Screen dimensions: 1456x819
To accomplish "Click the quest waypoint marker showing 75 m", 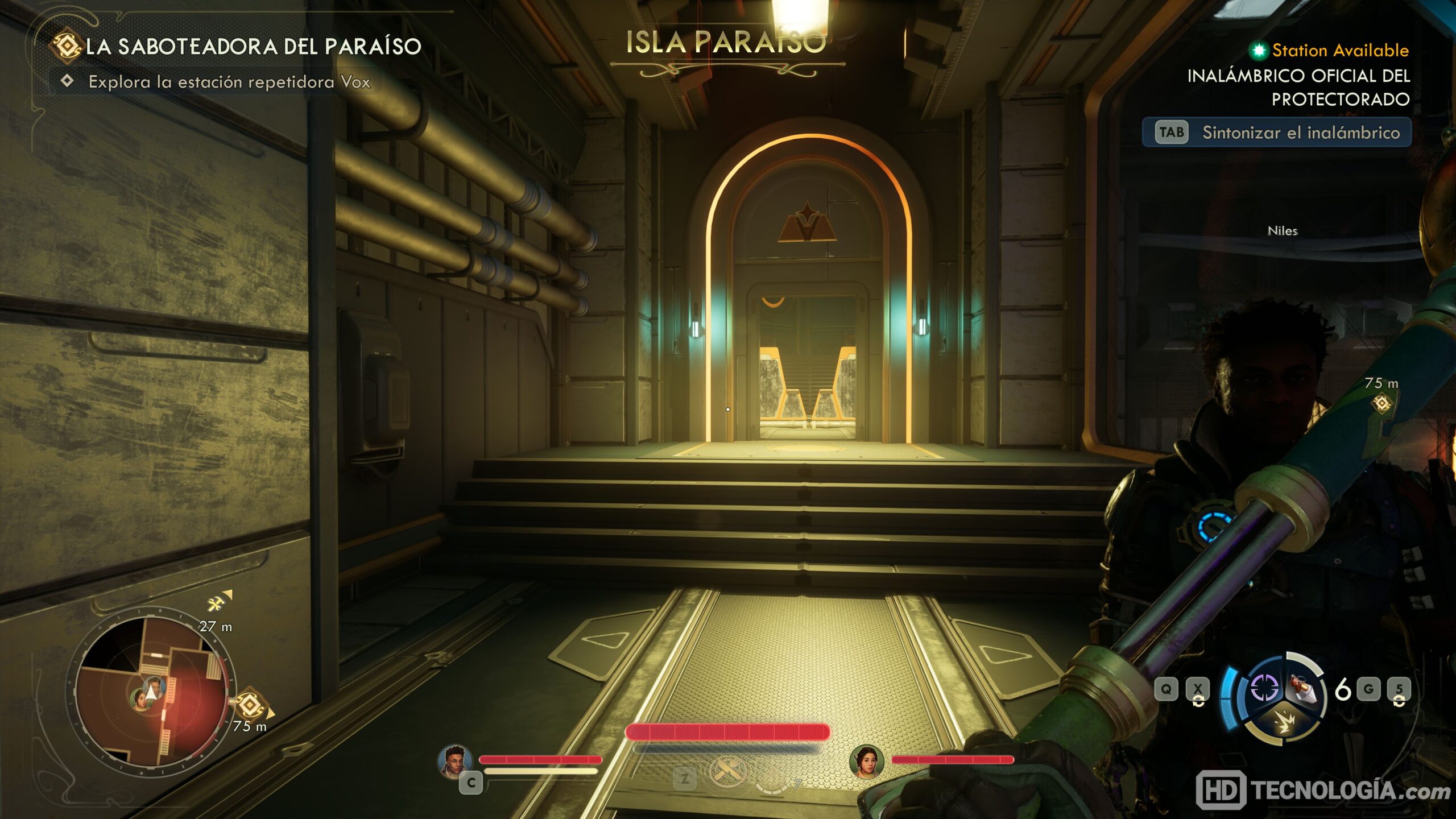I will tap(1382, 403).
